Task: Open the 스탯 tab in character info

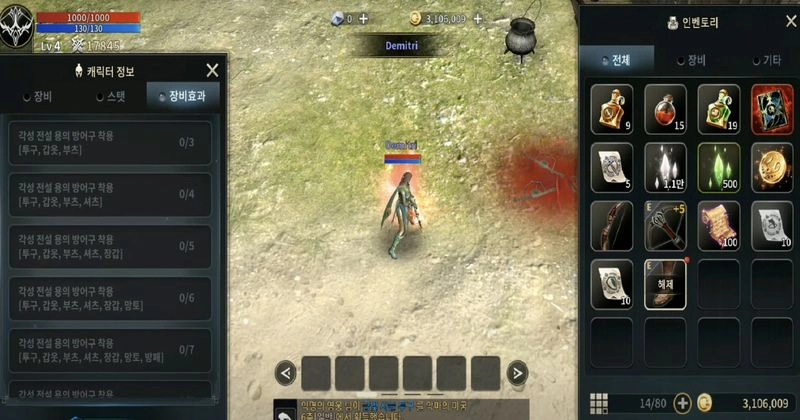Action: tap(111, 96)
